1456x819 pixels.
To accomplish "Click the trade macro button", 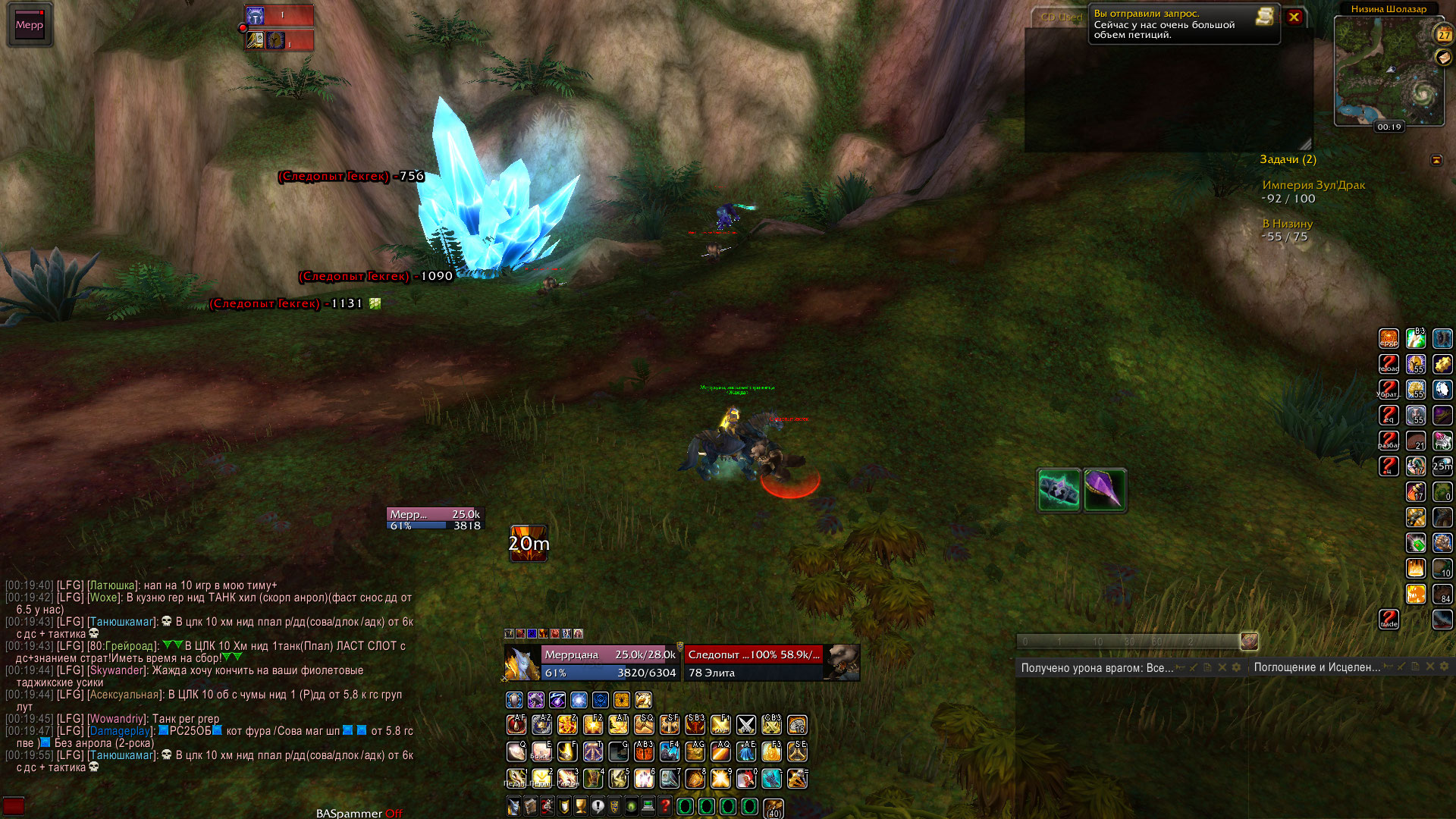I will (x=1389, y=620).
